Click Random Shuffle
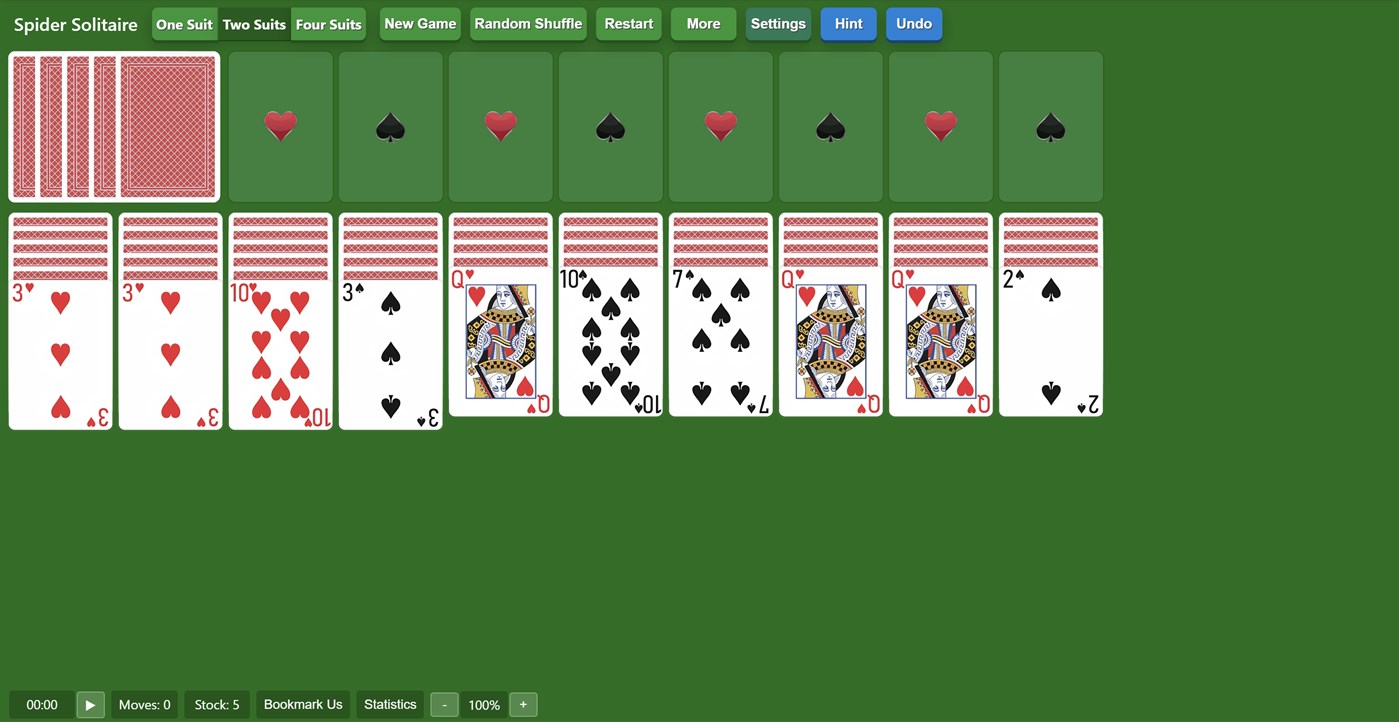Viewport: 1399px width, 722px height. point(528,23)
